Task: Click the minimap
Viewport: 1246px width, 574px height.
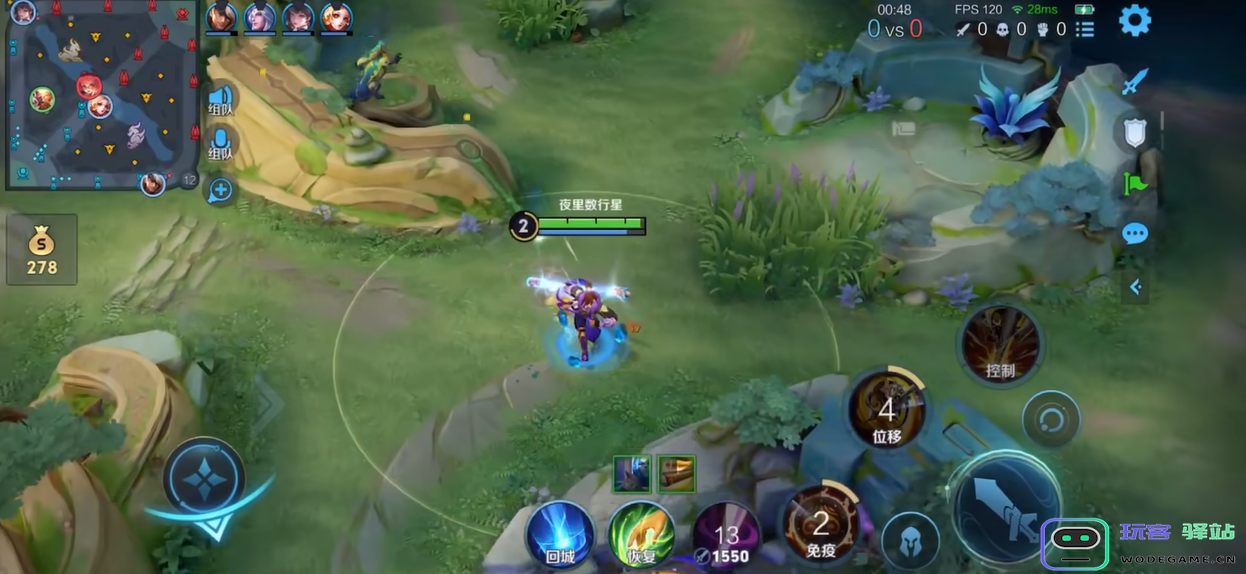Action: coord(101,95)
